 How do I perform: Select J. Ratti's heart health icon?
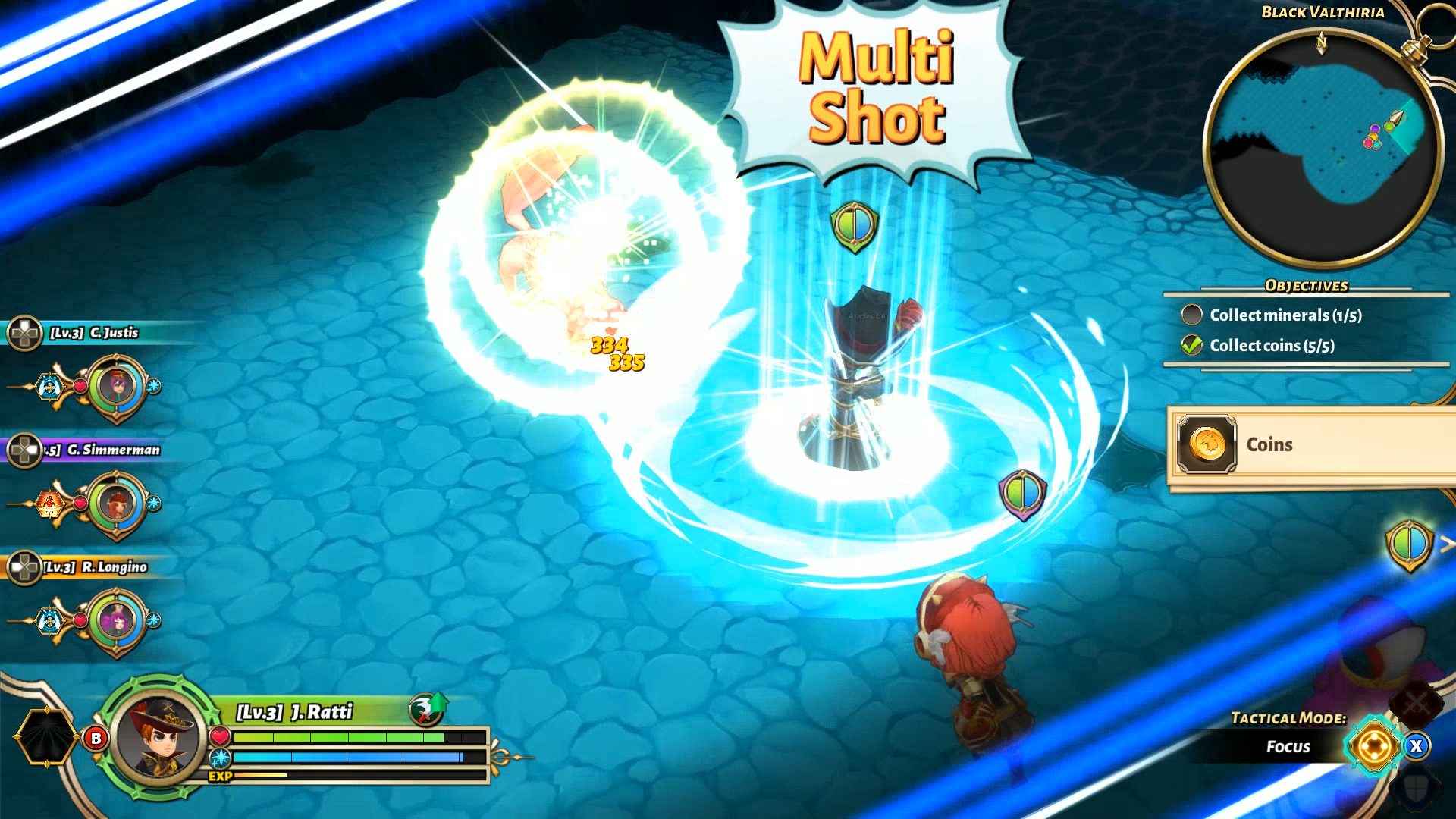[221, 736]
